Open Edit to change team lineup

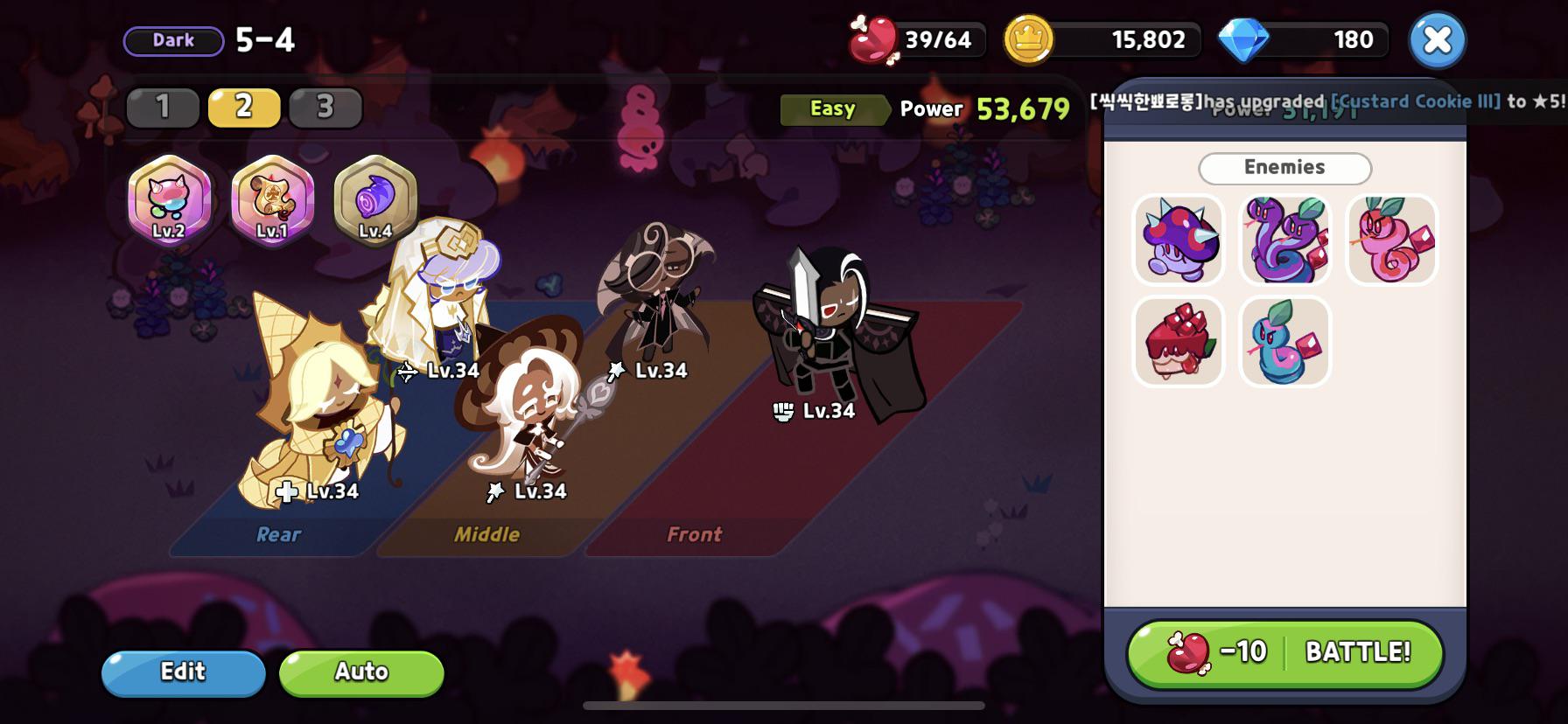(183, 672)
